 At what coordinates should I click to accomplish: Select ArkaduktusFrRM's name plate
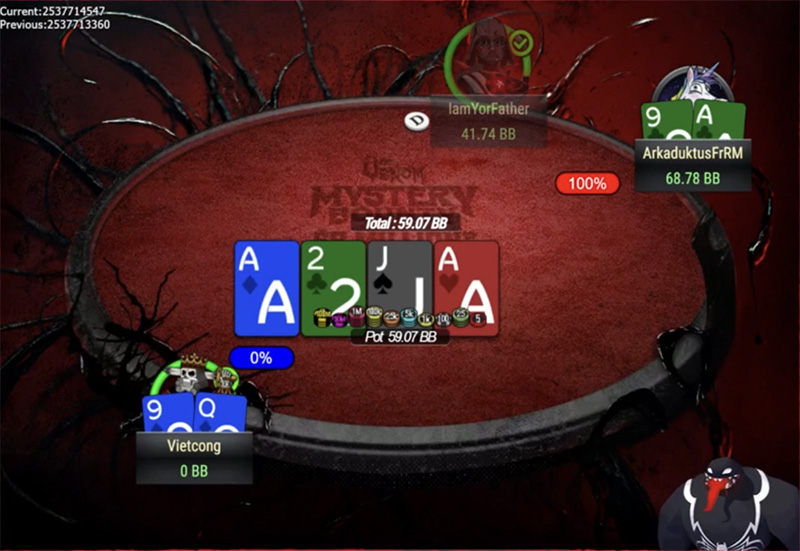(692, 165)
